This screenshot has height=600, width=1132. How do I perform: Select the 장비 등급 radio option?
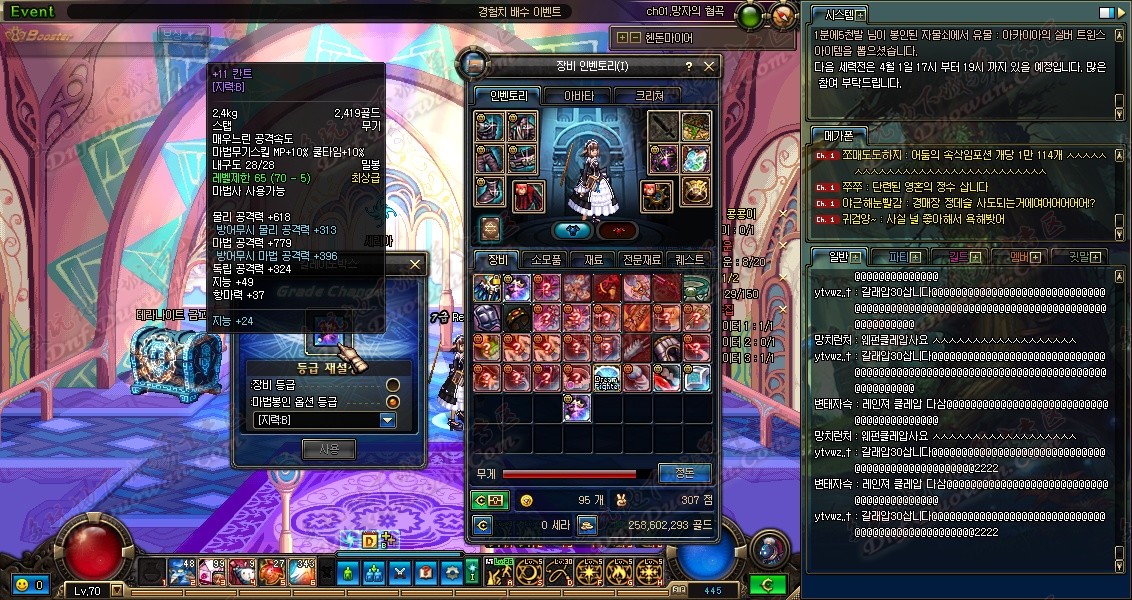[393, 385]
